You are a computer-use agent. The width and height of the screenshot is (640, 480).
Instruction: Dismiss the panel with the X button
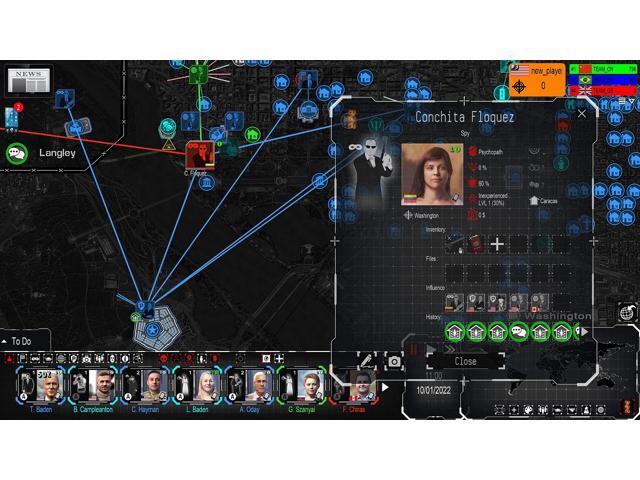(582, 114)
